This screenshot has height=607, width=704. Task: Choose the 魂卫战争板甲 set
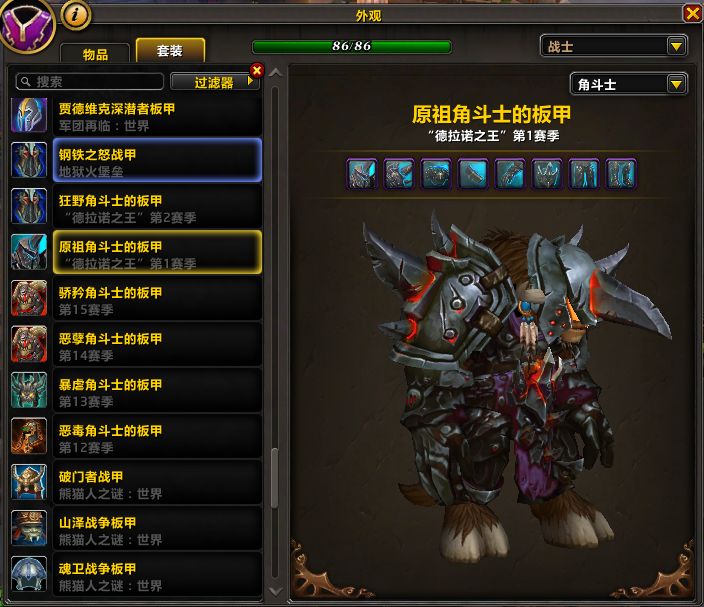coord(136,575)
